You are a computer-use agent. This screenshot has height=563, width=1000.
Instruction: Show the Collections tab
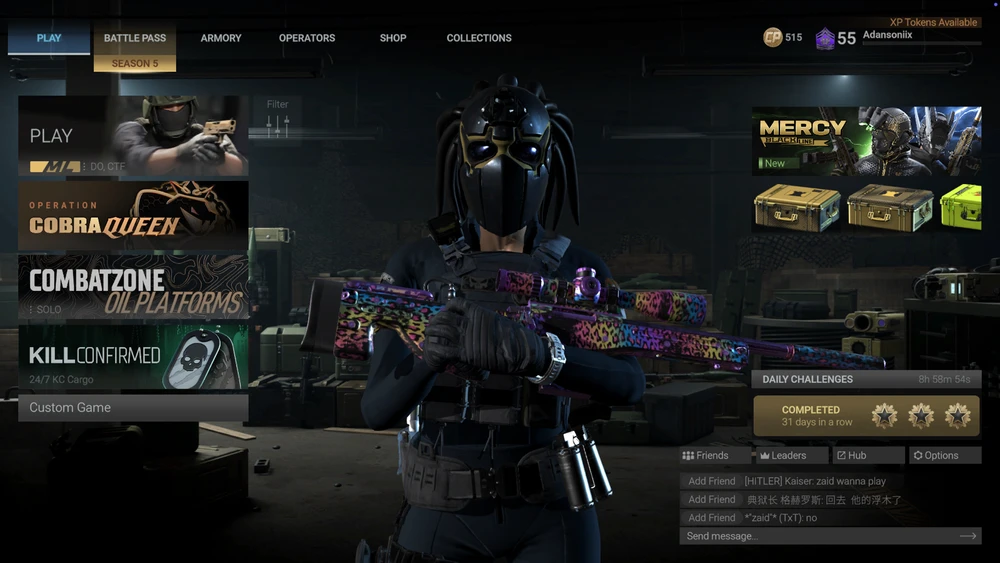click(479, 39)
